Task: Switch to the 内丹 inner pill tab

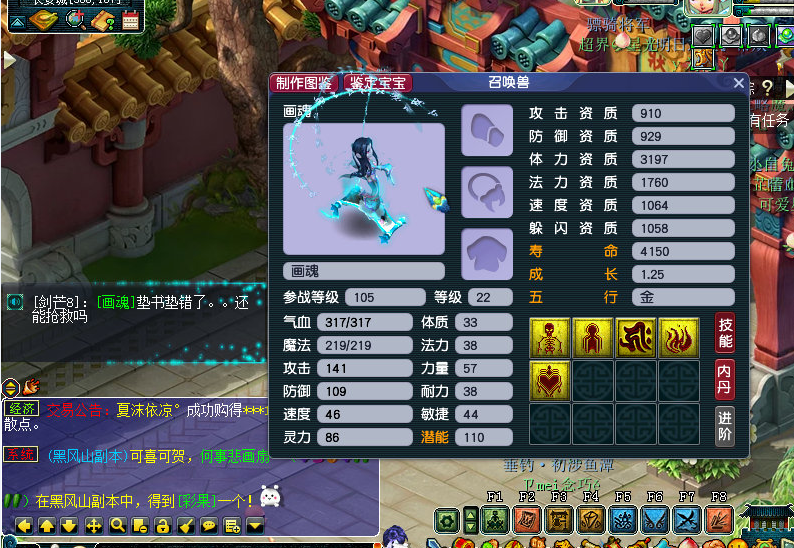Action: [x=725, y=380]
